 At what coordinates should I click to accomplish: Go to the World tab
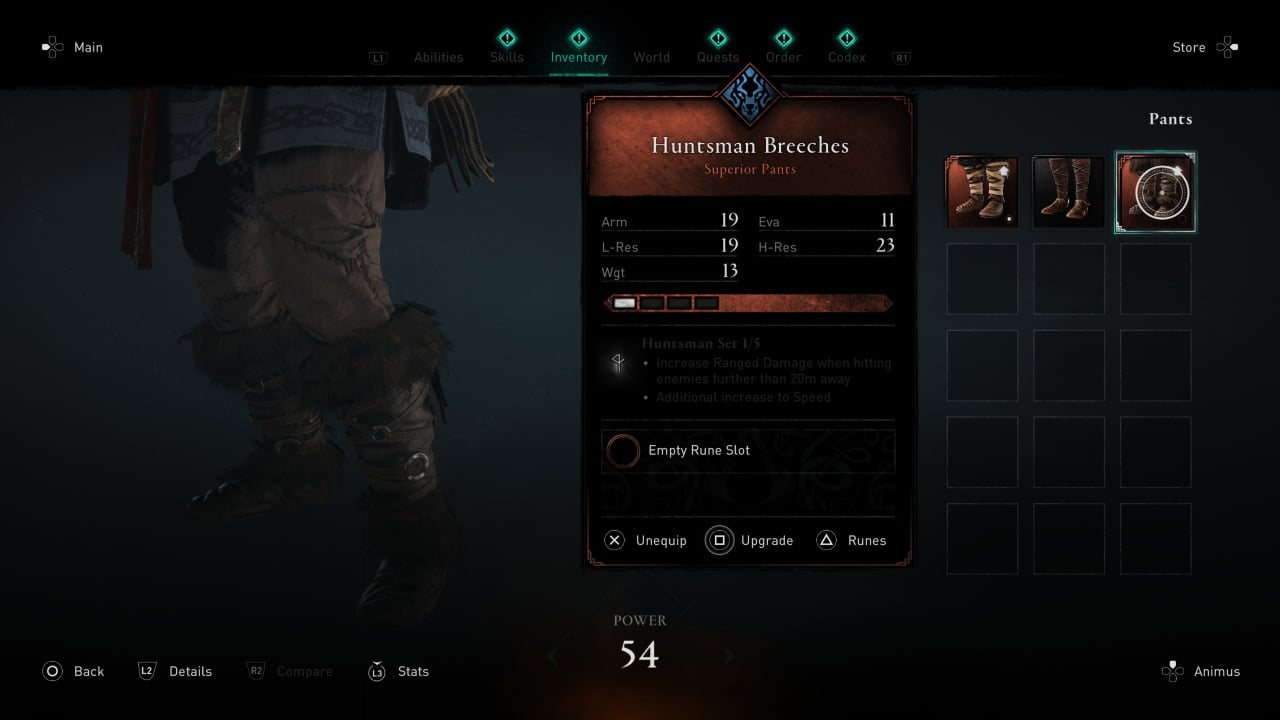(x=651, y=57)
